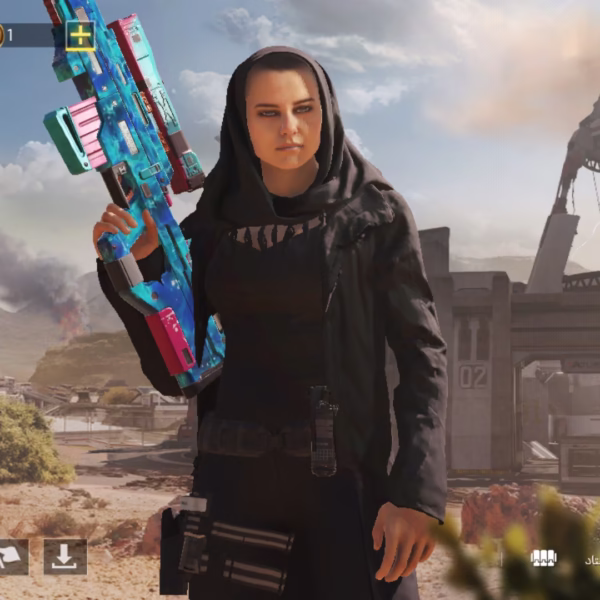Open the white flag icon button

(x=12, y=557)
